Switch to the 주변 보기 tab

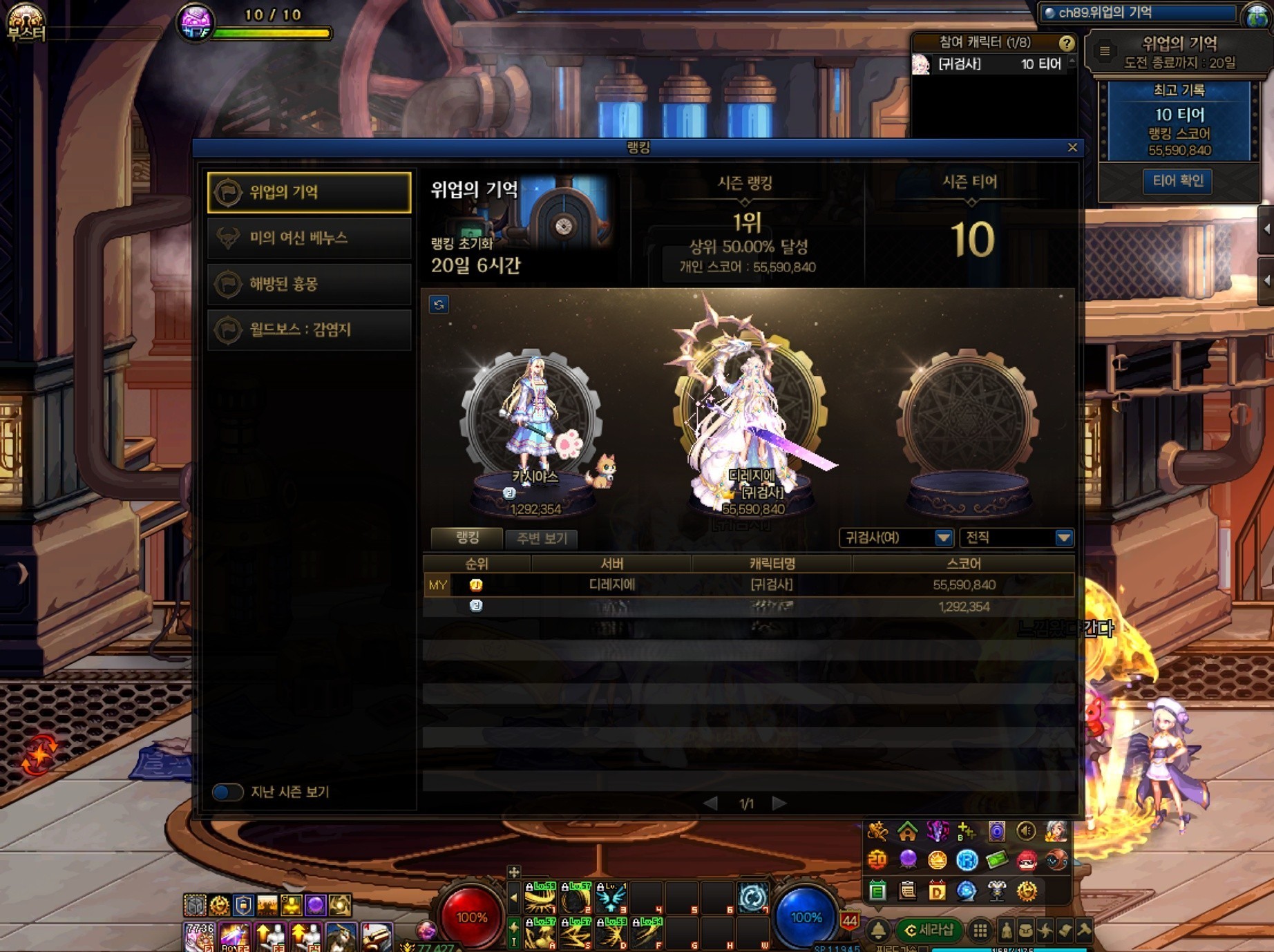click(x=541, y=538)
